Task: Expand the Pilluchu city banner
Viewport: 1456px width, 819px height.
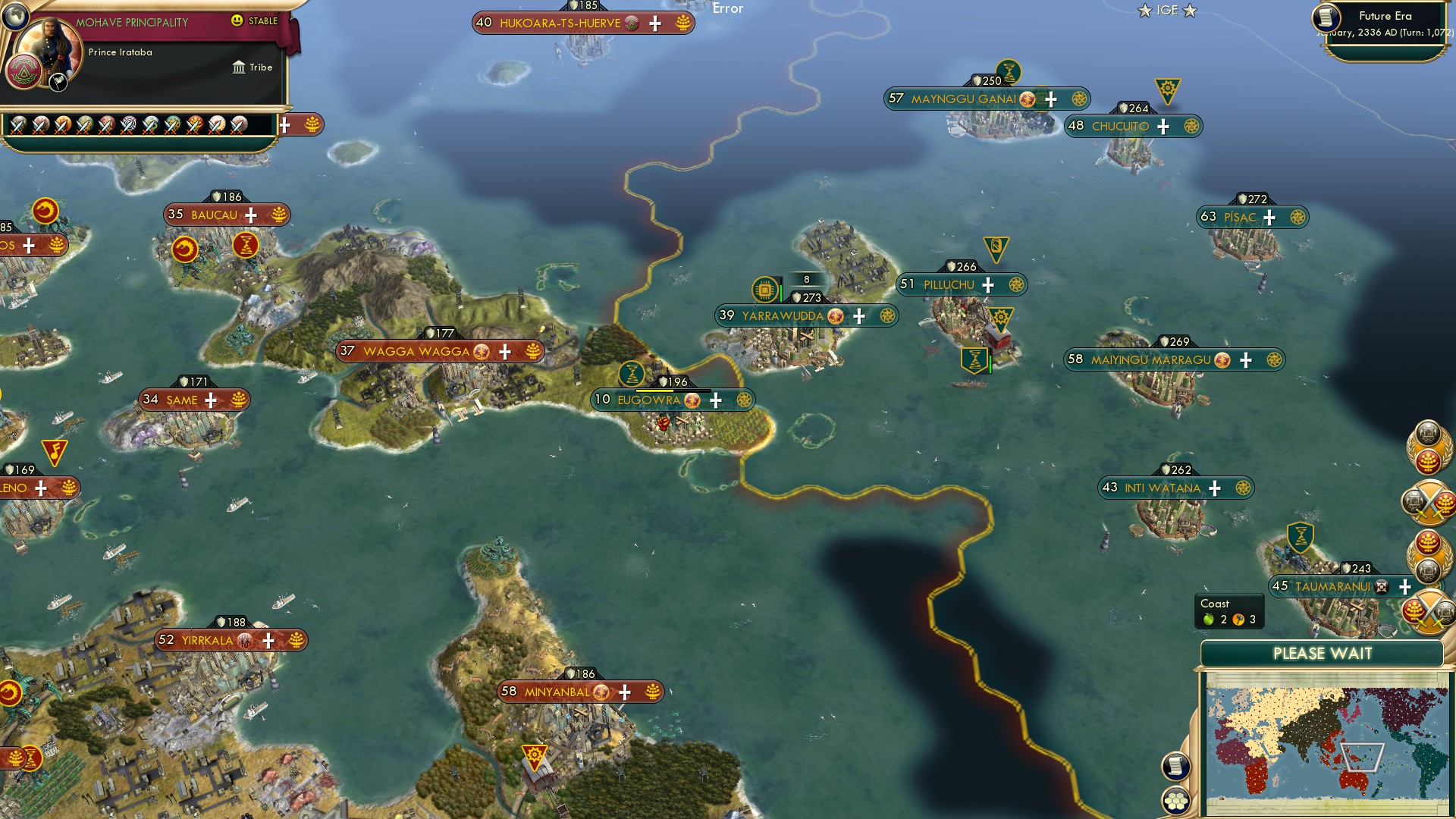Action: [988, 284]
